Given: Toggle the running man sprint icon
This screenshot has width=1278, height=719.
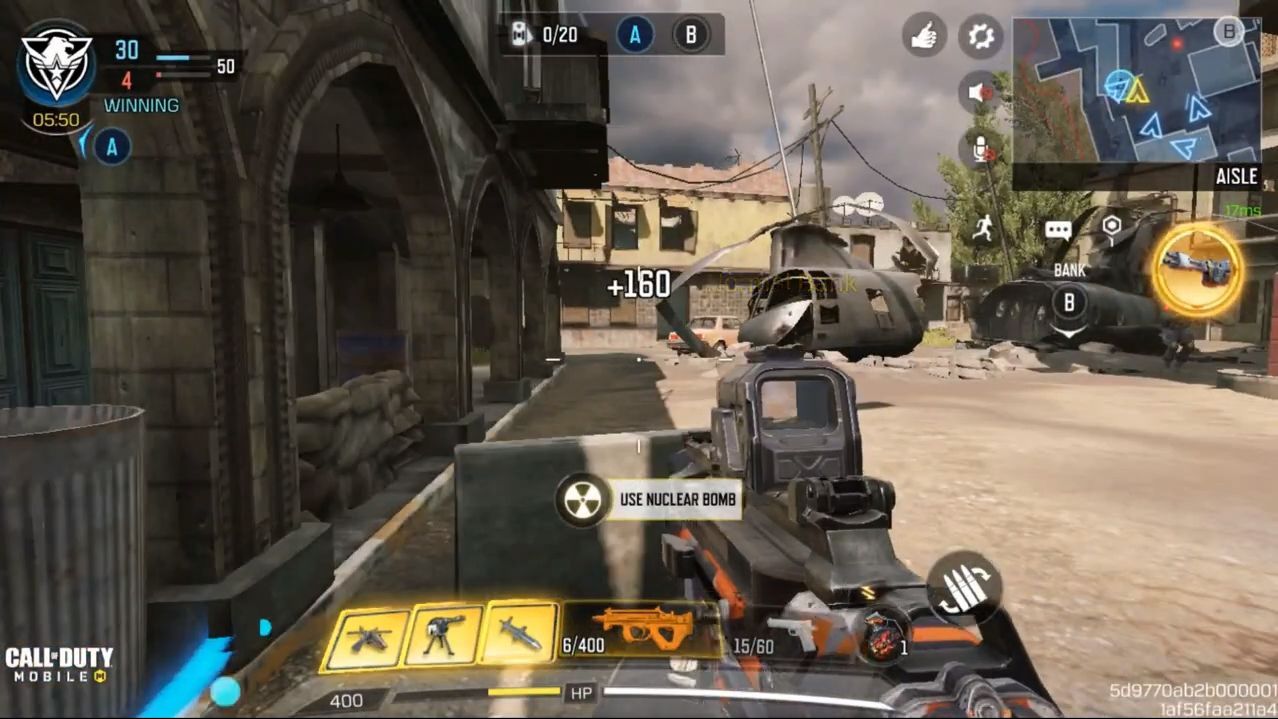Looking at the screenshot, I should [x=983, y=228].
